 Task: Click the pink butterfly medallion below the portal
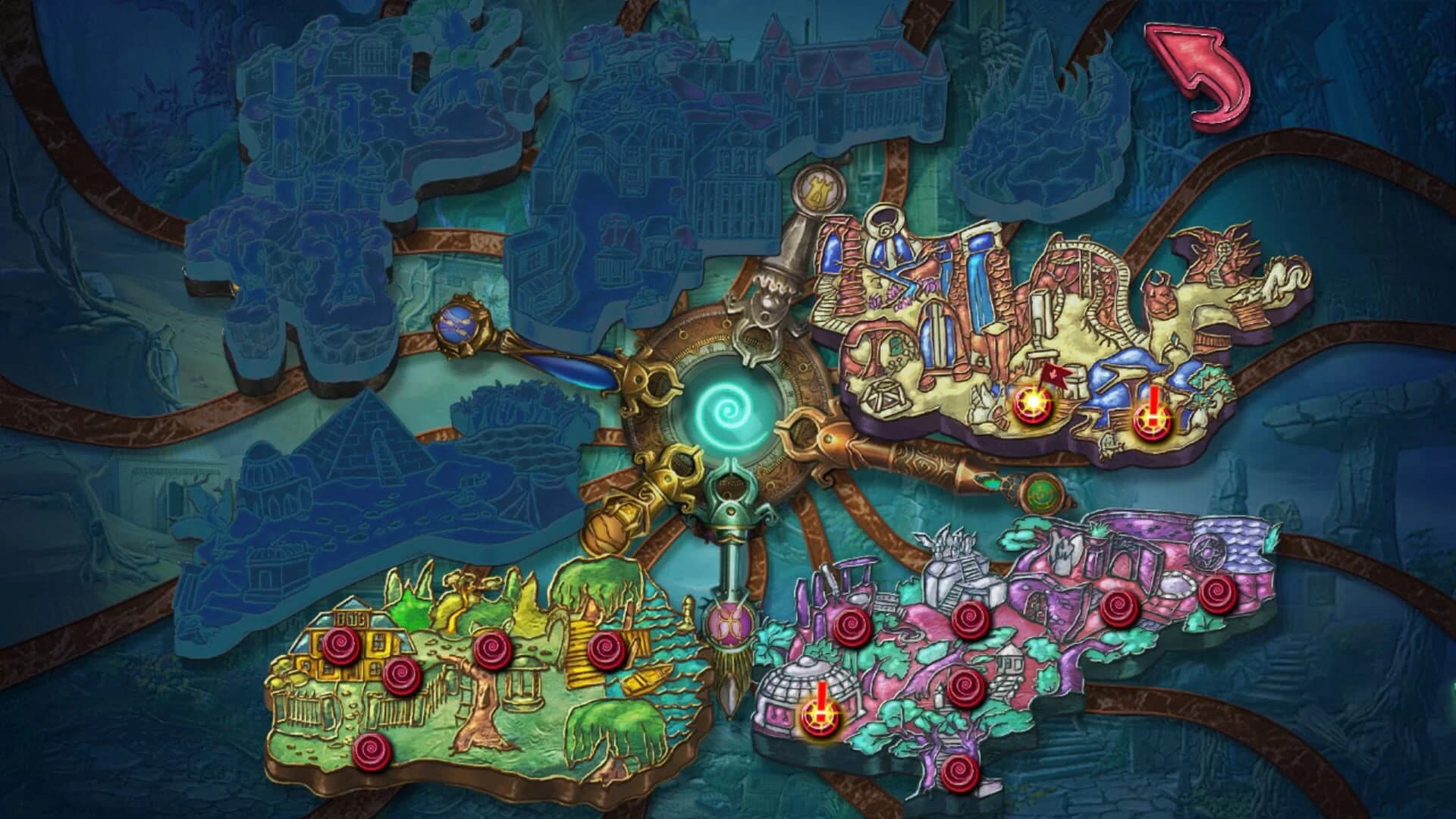pyautogui.click(x=730, y=622)
